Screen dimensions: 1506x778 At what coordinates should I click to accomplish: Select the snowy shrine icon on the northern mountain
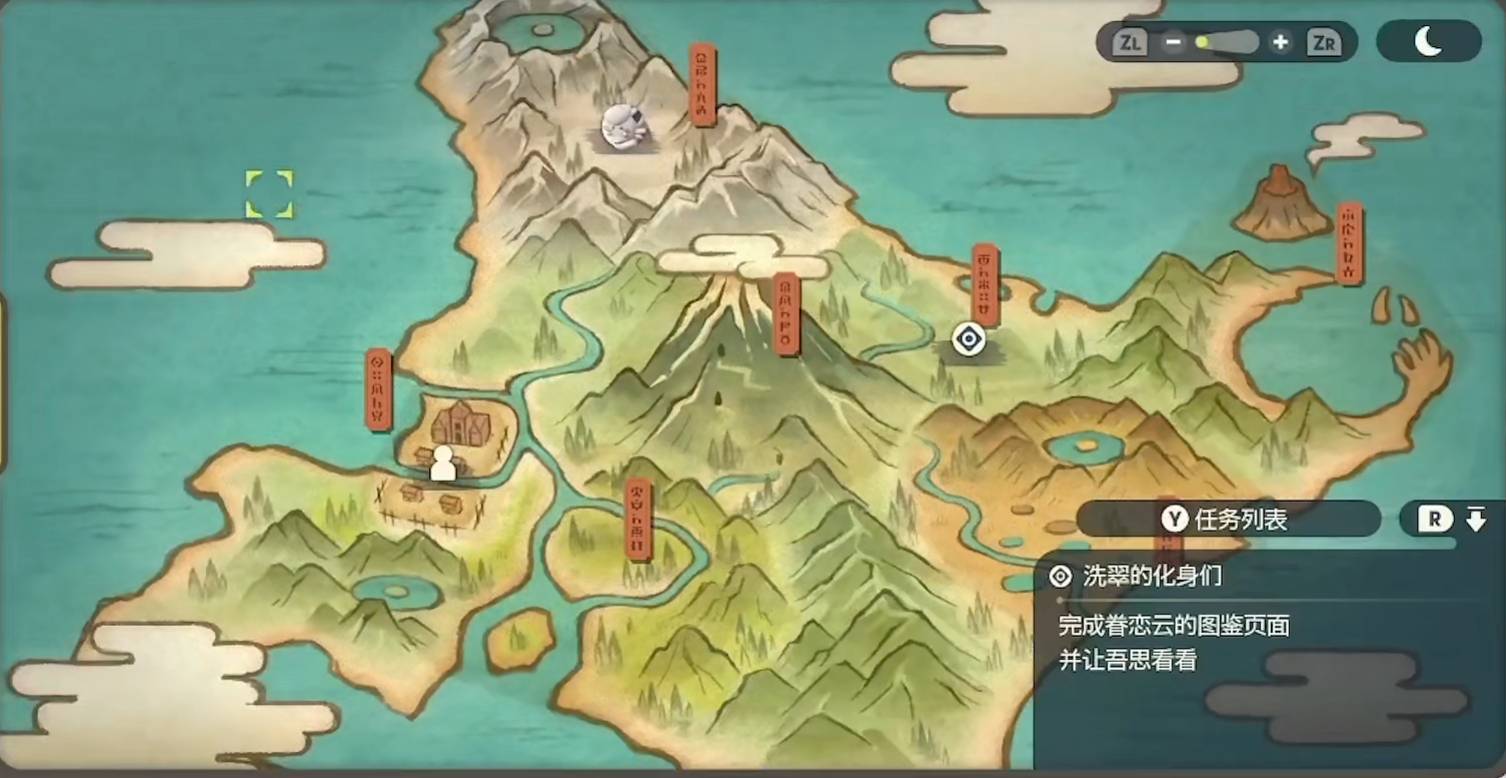625,128
